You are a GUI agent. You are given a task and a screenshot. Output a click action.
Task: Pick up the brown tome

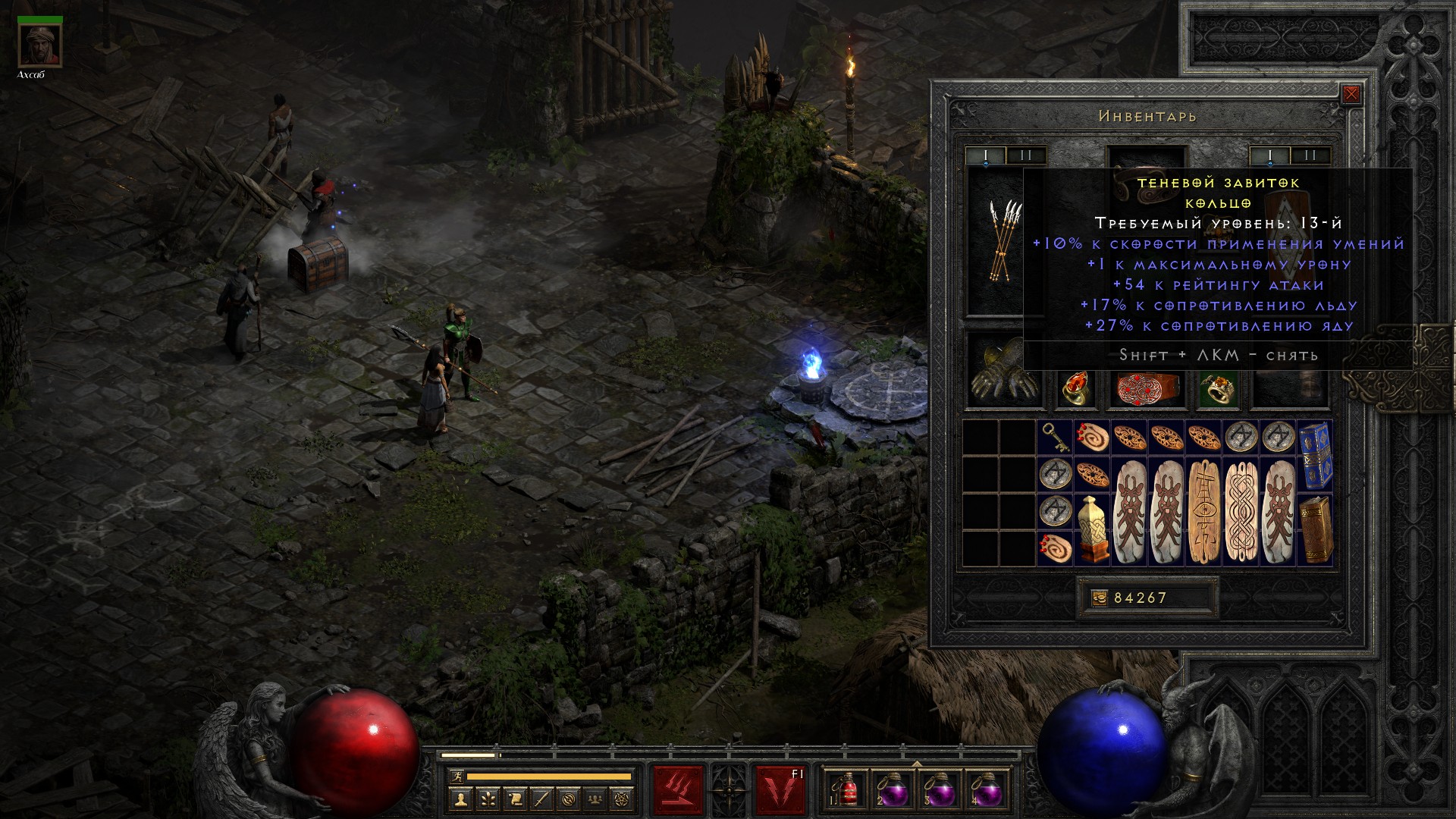pos(1315,529)
